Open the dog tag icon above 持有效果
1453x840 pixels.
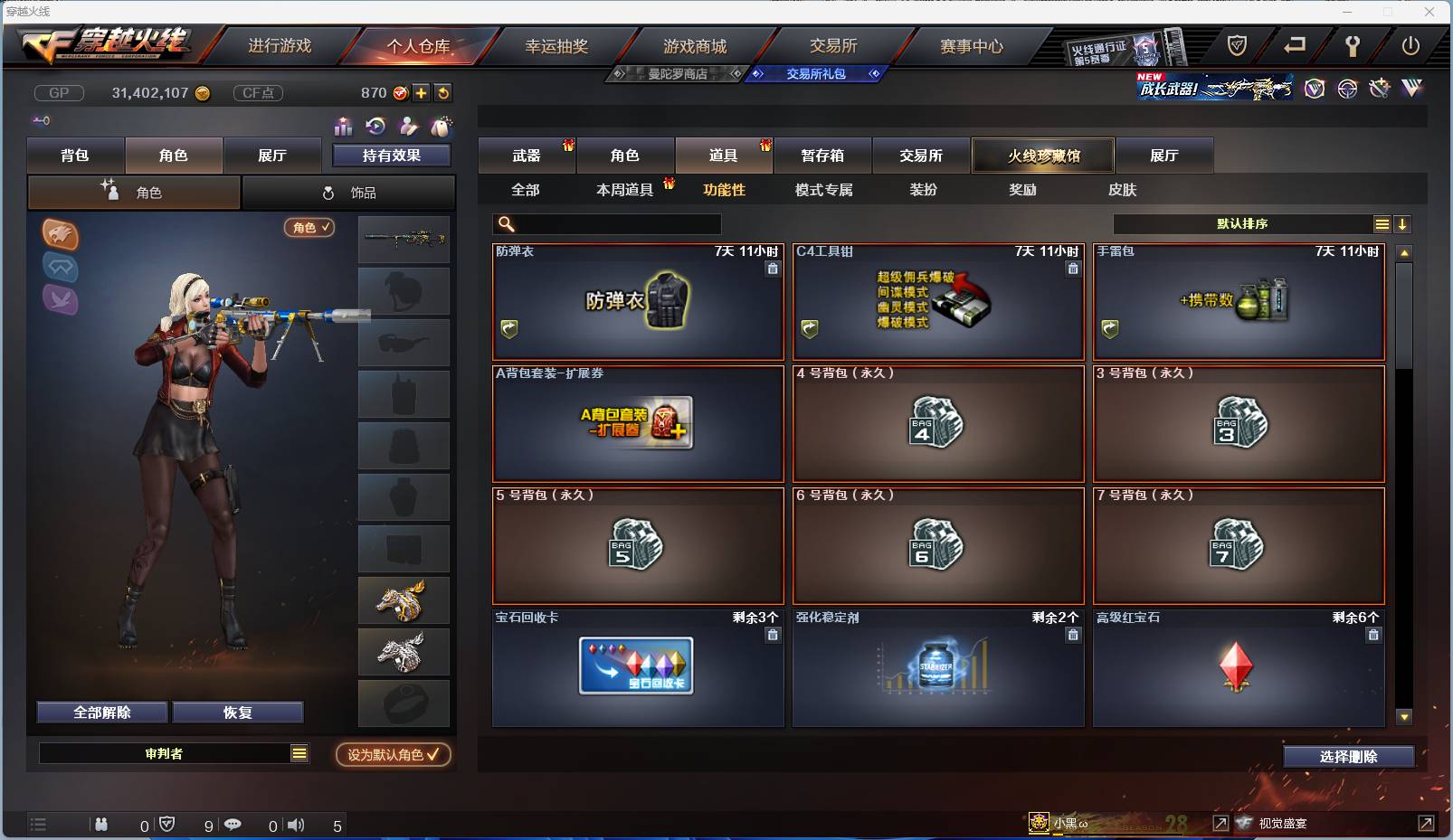coord(442,127)
